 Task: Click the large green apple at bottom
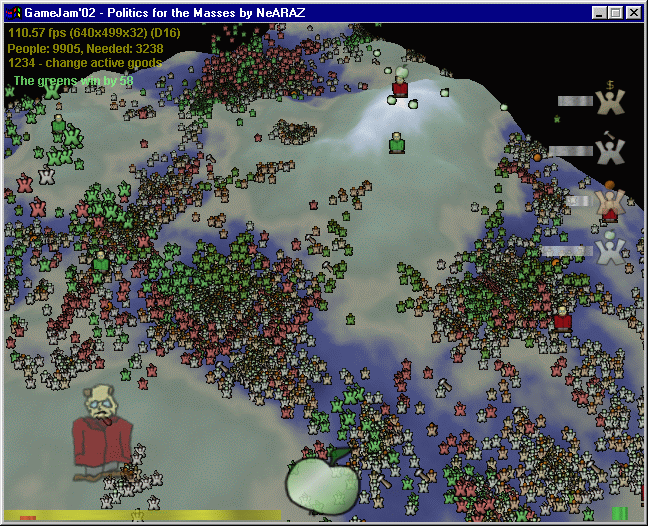click(x=322, y=483)
